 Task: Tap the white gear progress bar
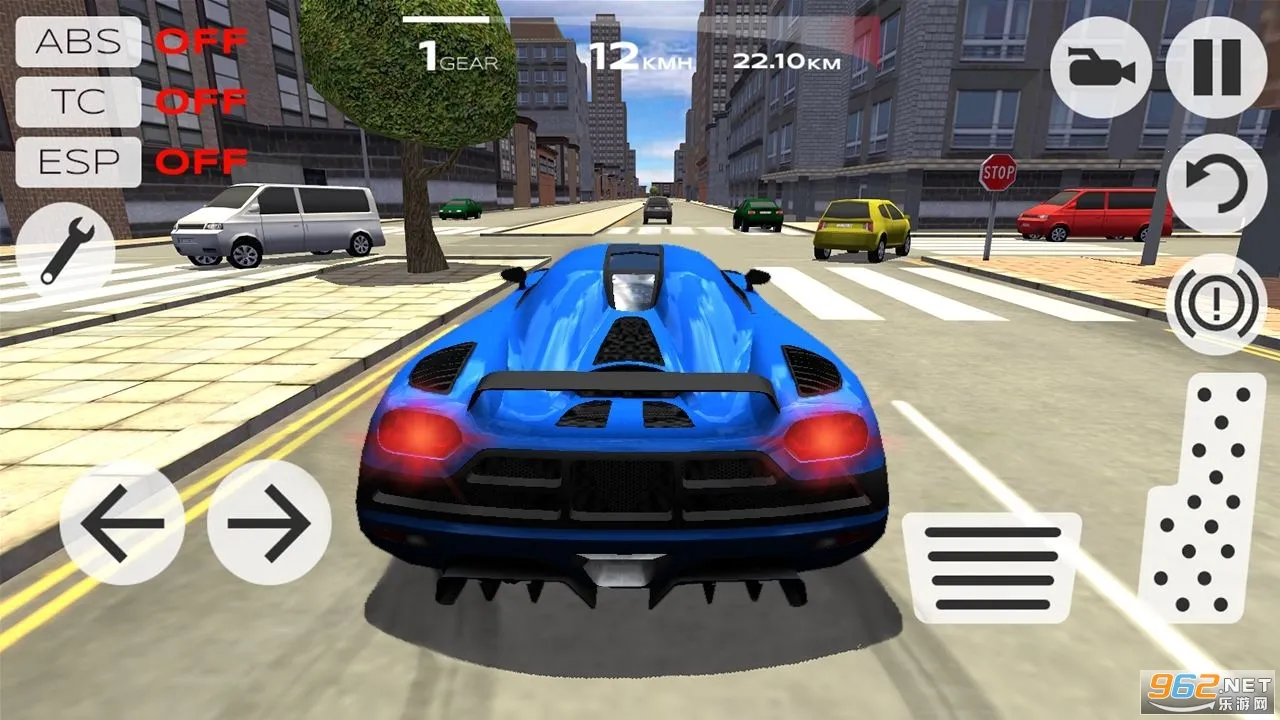(447, 17)
